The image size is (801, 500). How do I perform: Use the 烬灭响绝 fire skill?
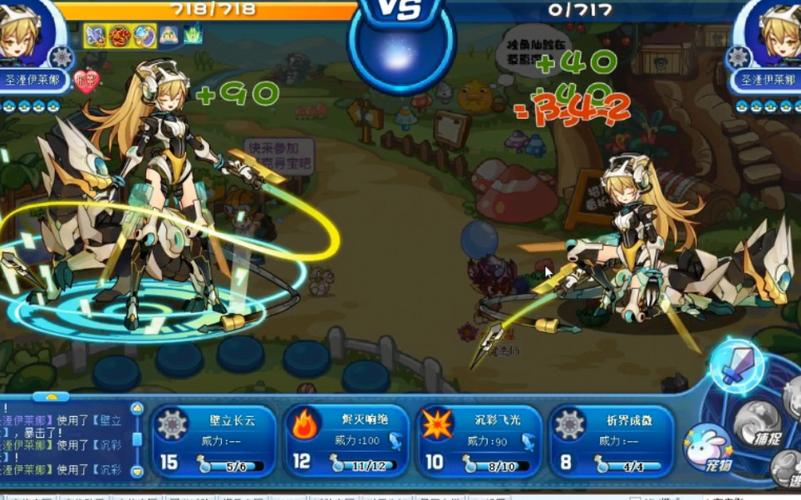[345, 440]
